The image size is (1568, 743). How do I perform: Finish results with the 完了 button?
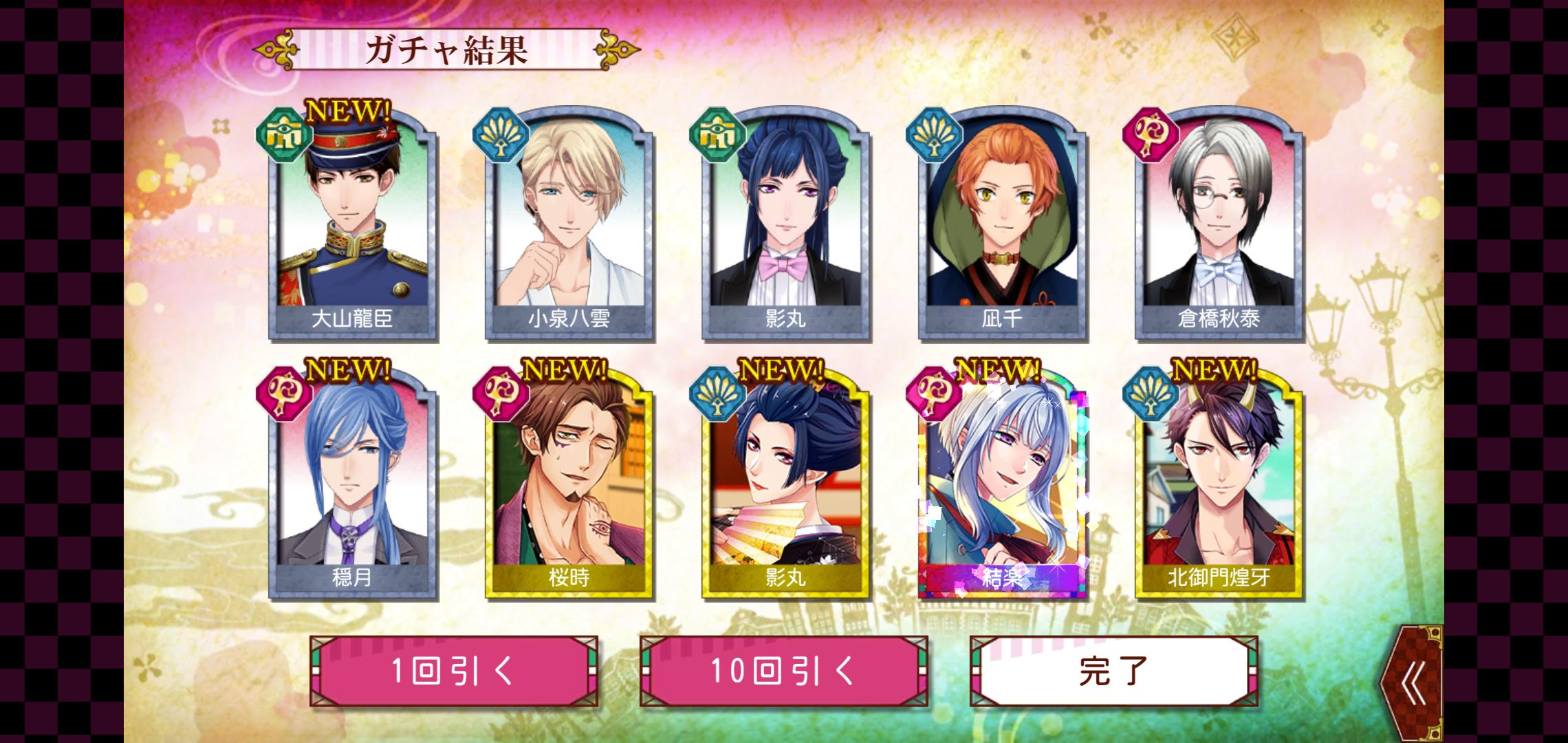click(x=1113, y=671)
